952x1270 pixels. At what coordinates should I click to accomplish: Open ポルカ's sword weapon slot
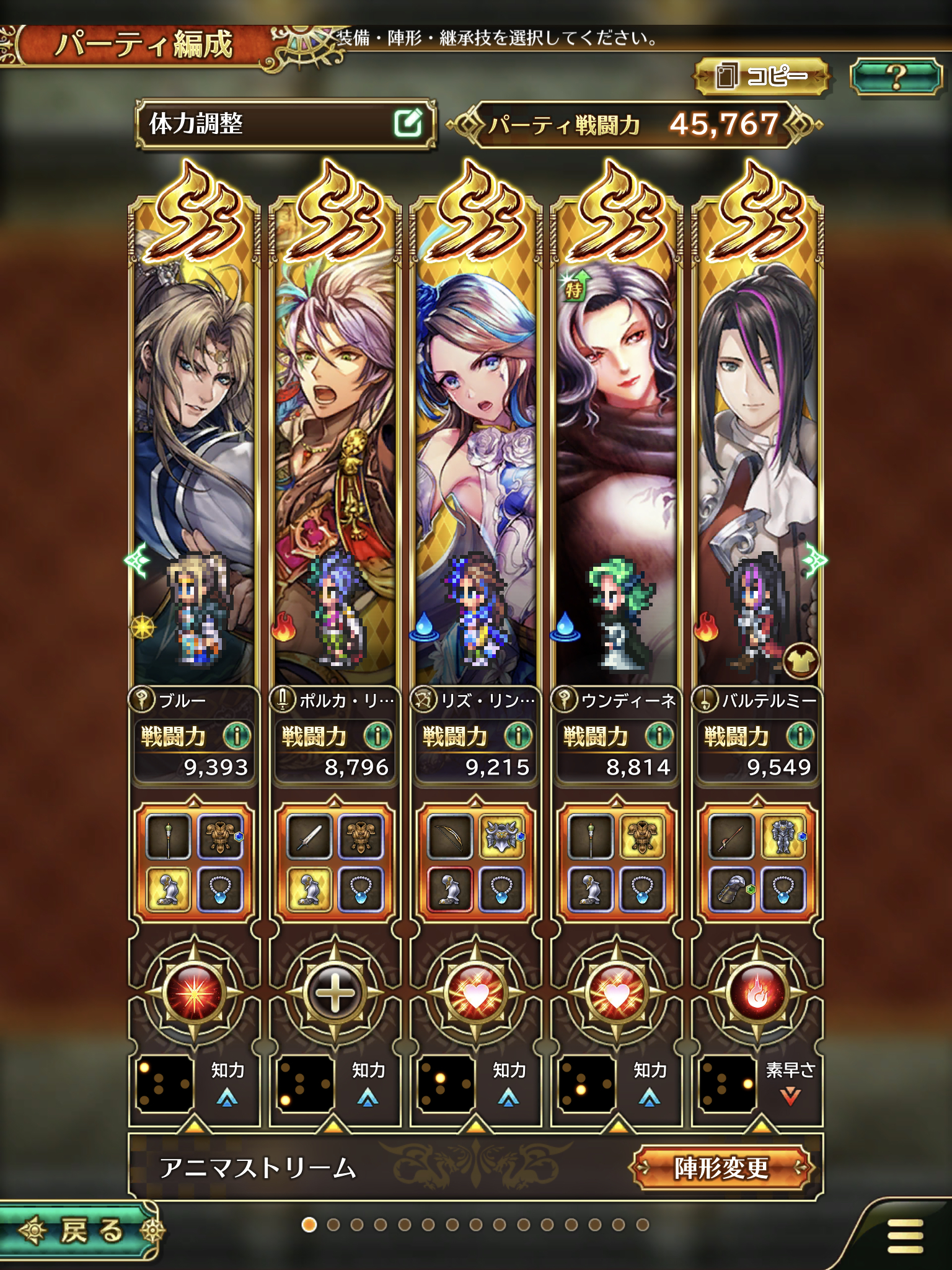click(x=309, y=837)
